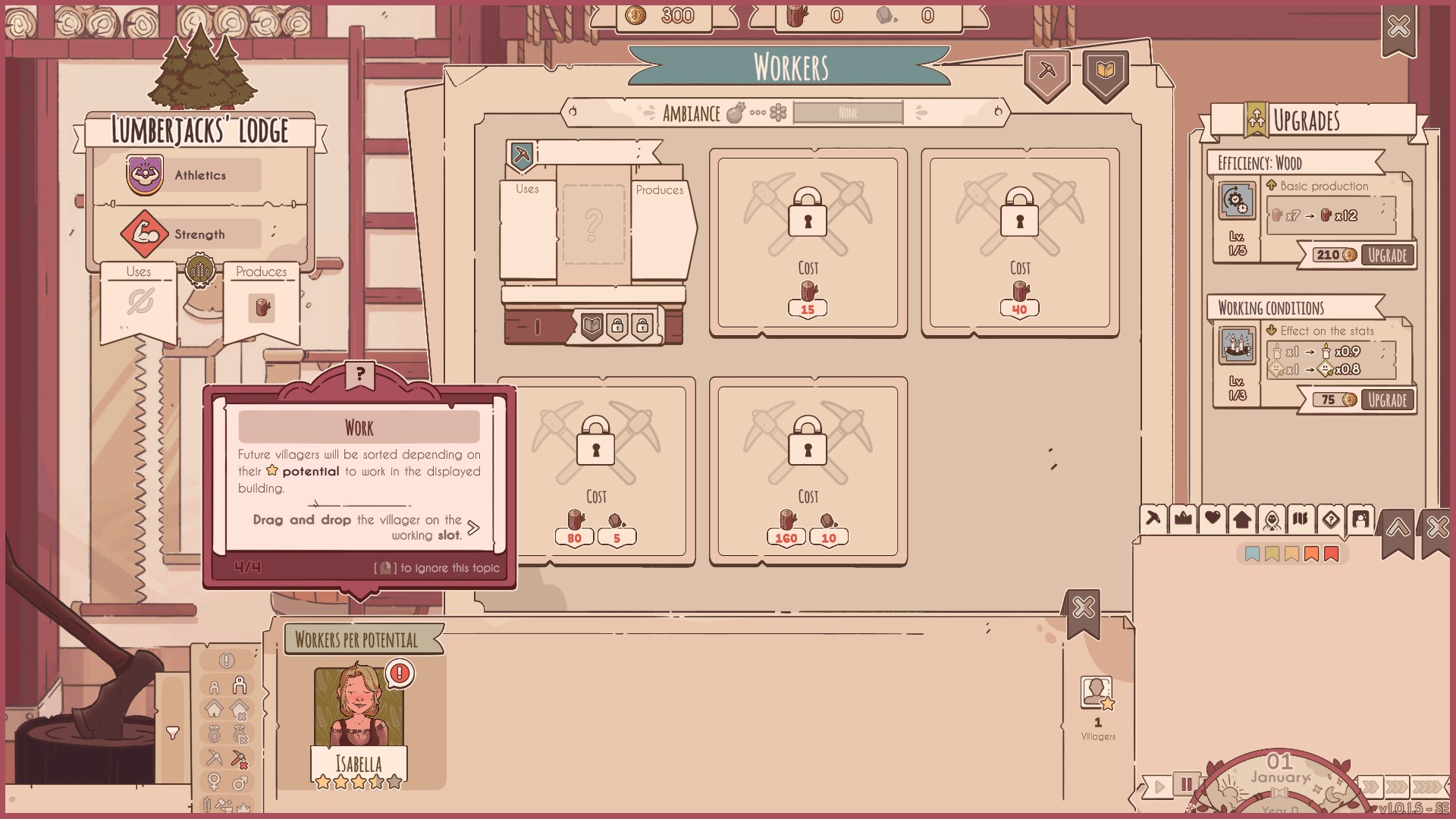Unlock the worker slot costing 40 wood
Image resolution: width=1456 pixels, height=819 pixels.
click(1020, 241)
